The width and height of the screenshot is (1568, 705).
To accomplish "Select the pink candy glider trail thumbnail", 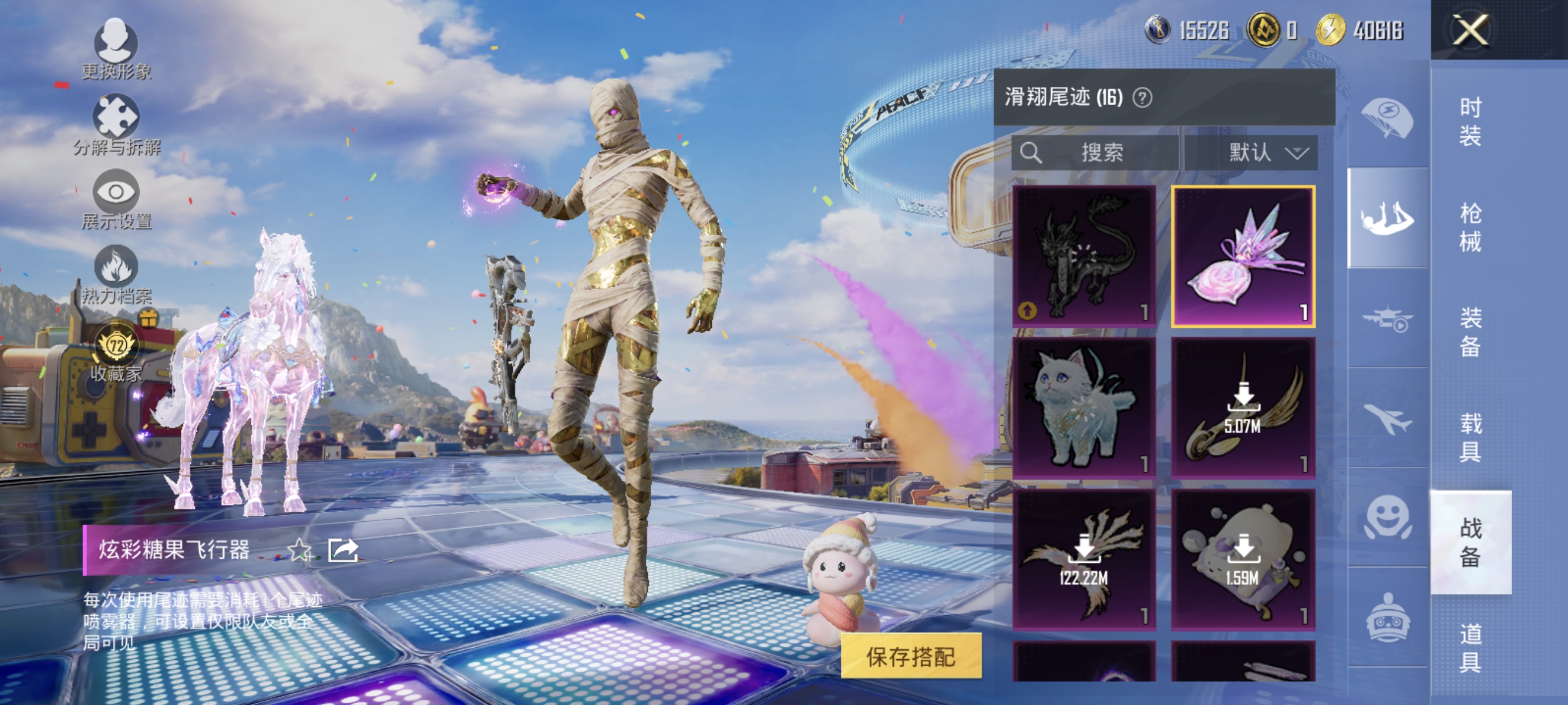I will pos(1243,256).
